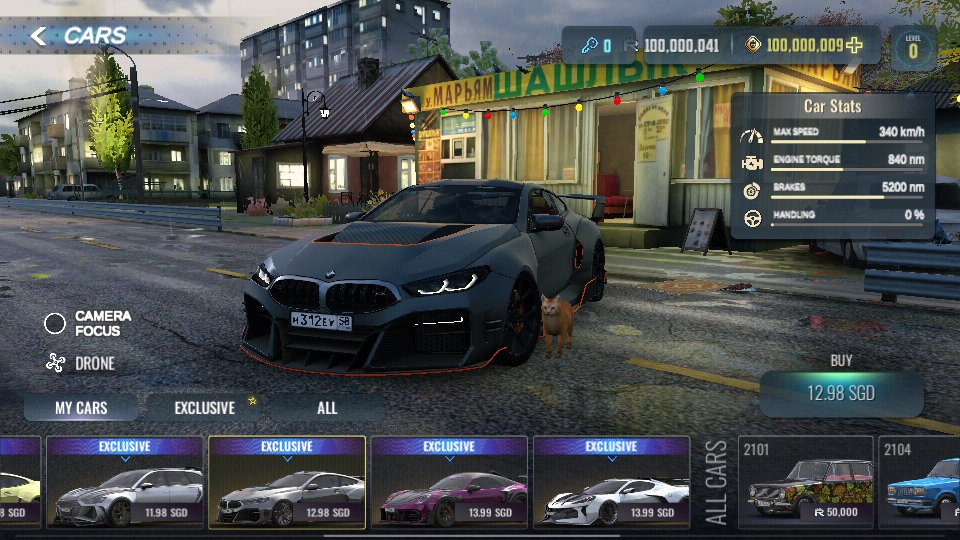Viewport: 960px width, 540px height.
Task: Buy the car for 12.98 SGD
Action: click(x=840, y=393)
